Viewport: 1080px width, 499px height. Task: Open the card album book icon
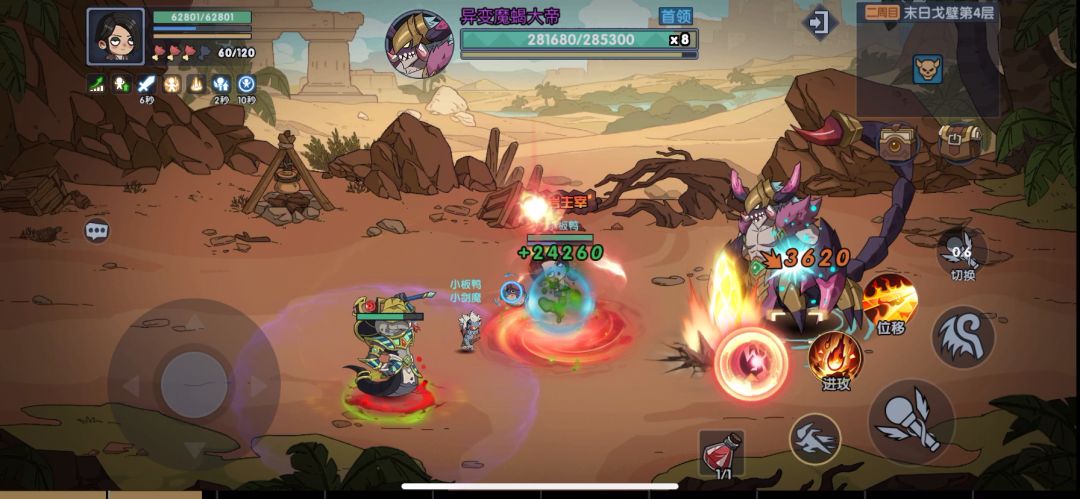tap(899, 143)
